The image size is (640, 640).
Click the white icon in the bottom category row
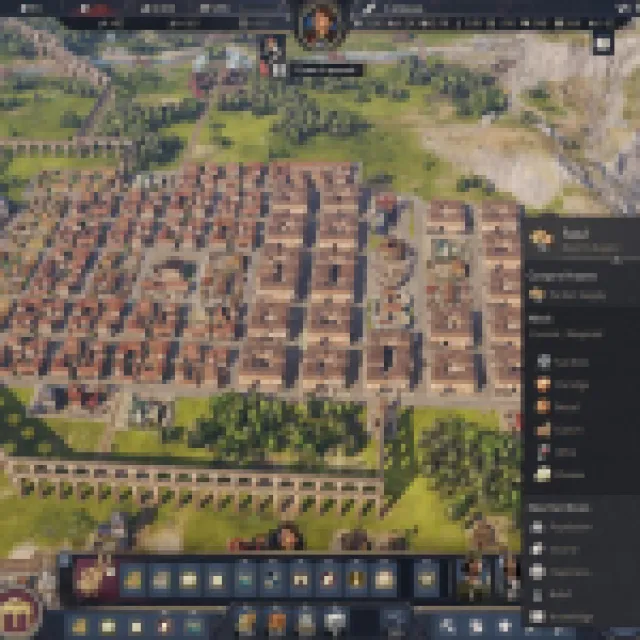[x=336, y=619]
